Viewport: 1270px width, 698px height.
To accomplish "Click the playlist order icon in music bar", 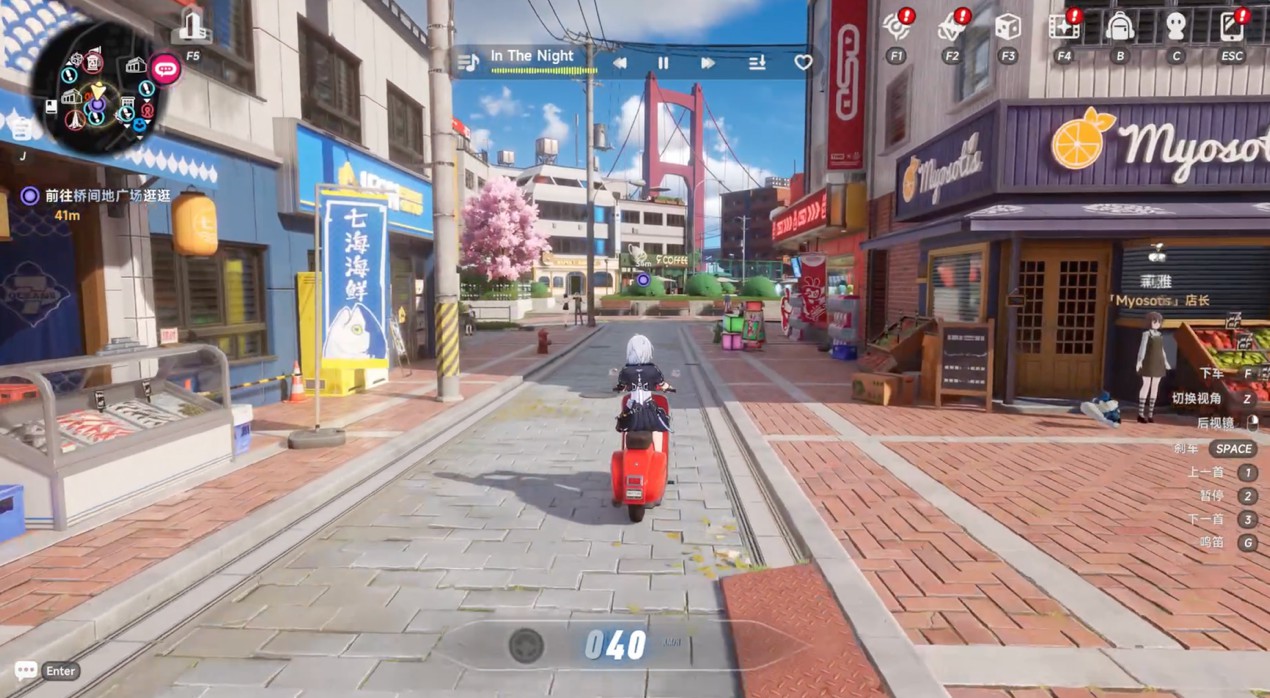I will [x=757, y=63].
